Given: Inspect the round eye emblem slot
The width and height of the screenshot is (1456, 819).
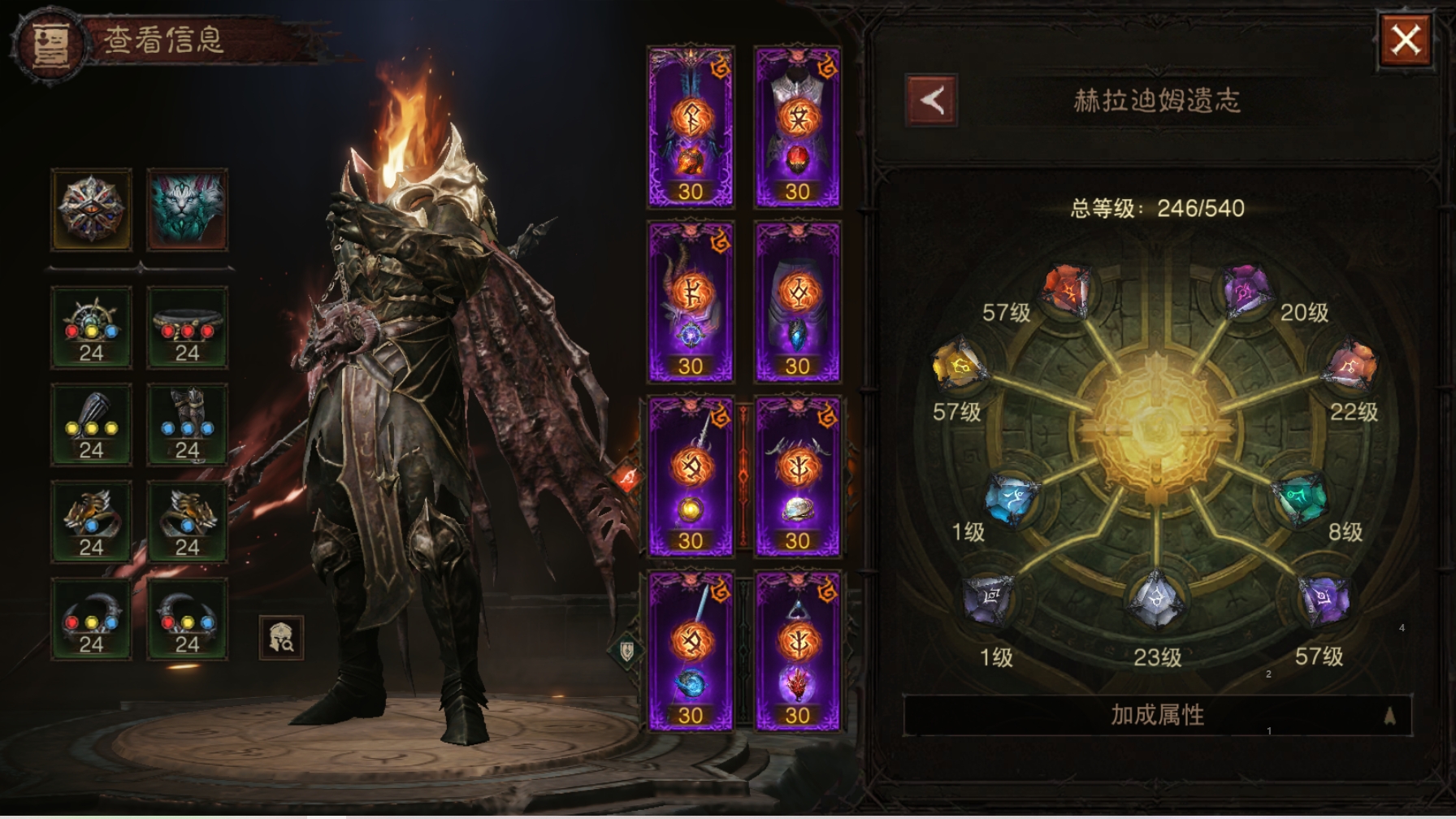Looking at the screenshot, I should pyautogui.click(x=91, y=210).
